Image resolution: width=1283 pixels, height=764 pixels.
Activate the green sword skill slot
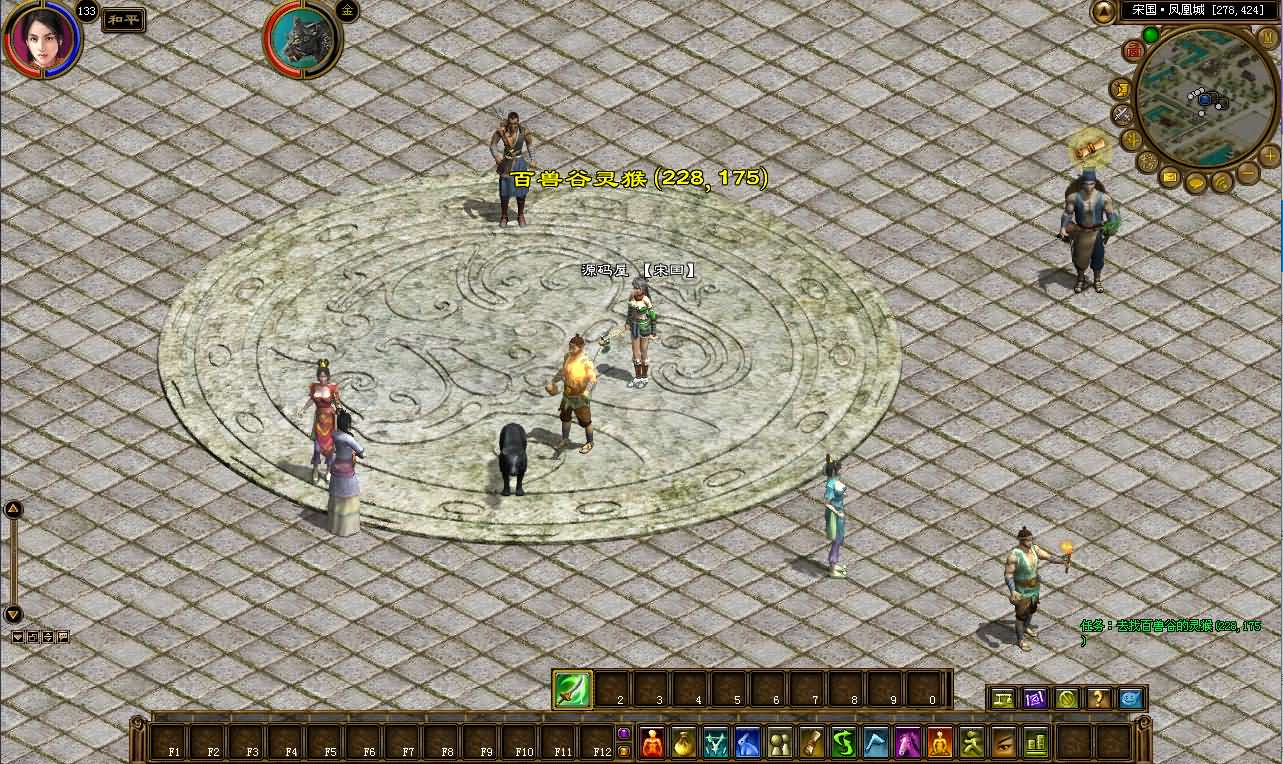point(572,689)
